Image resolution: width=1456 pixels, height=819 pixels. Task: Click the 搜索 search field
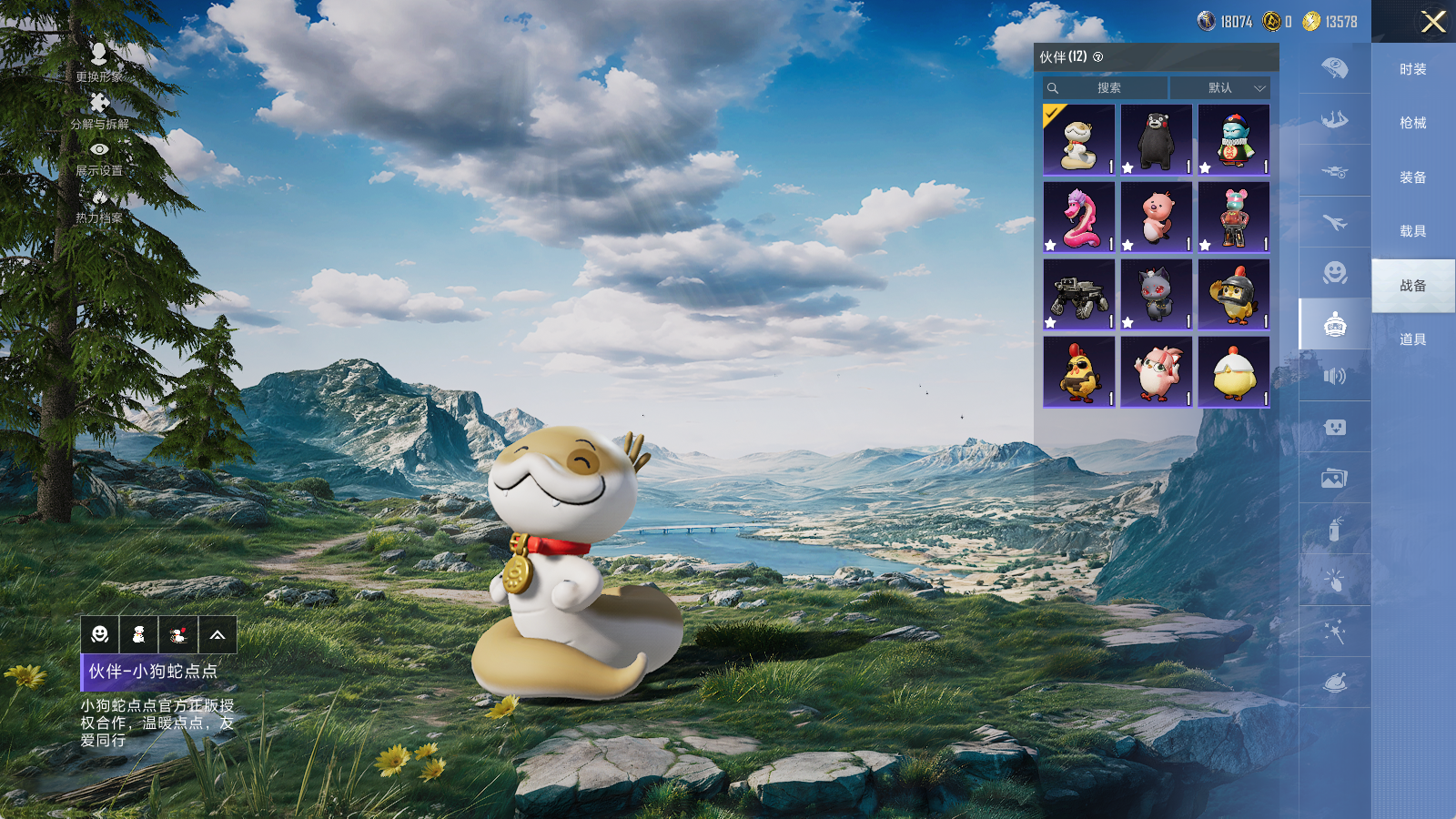pyautogui.click(x=1107, y=88)
